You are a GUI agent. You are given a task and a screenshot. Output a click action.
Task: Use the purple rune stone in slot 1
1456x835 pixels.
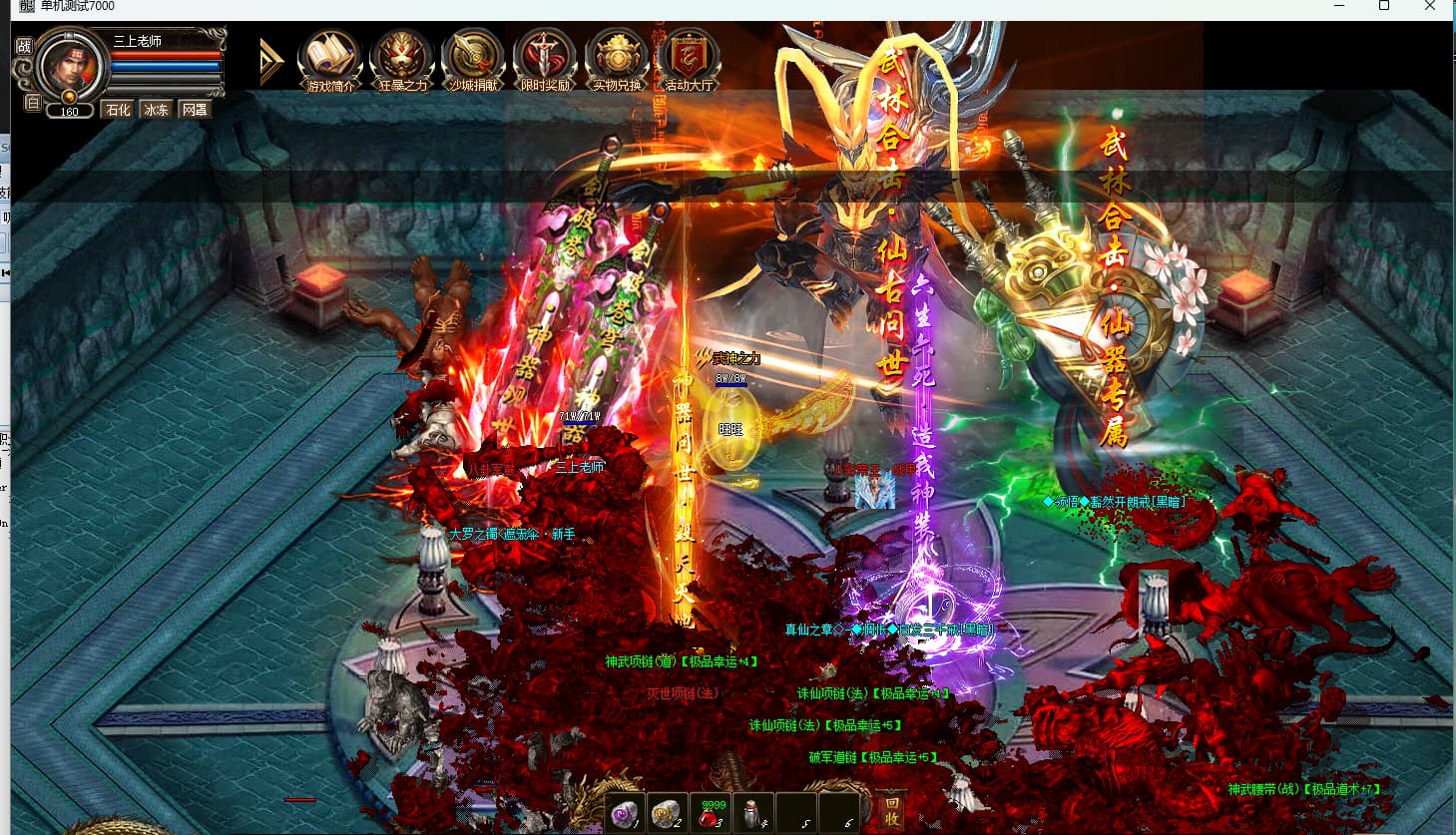[626, 814]
